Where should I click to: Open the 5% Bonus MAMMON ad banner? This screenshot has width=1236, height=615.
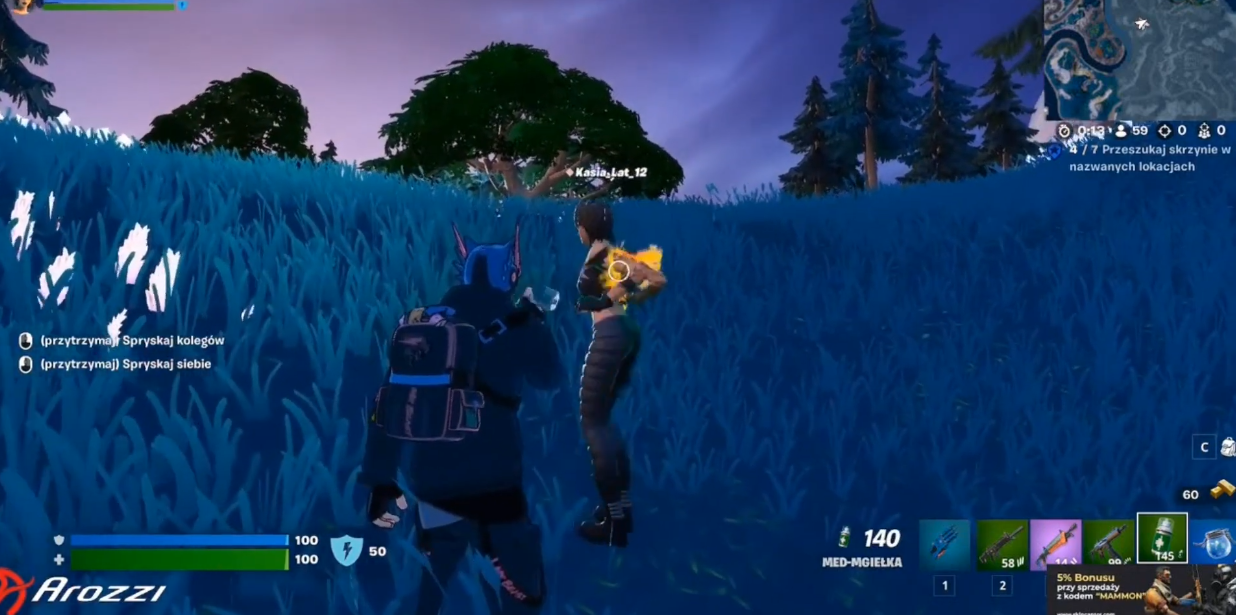(1141, 590)
